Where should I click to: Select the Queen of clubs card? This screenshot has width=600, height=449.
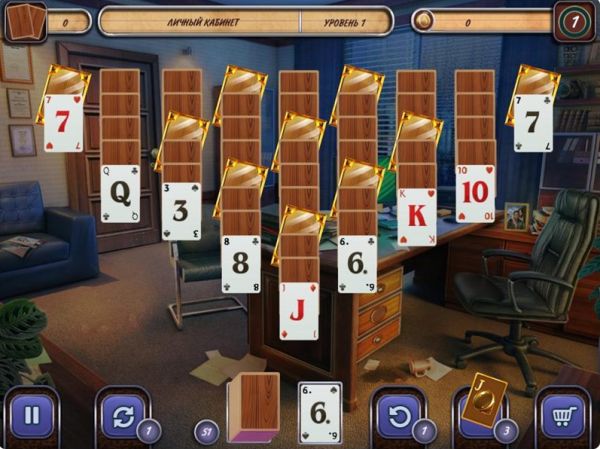tap(121, 193)
